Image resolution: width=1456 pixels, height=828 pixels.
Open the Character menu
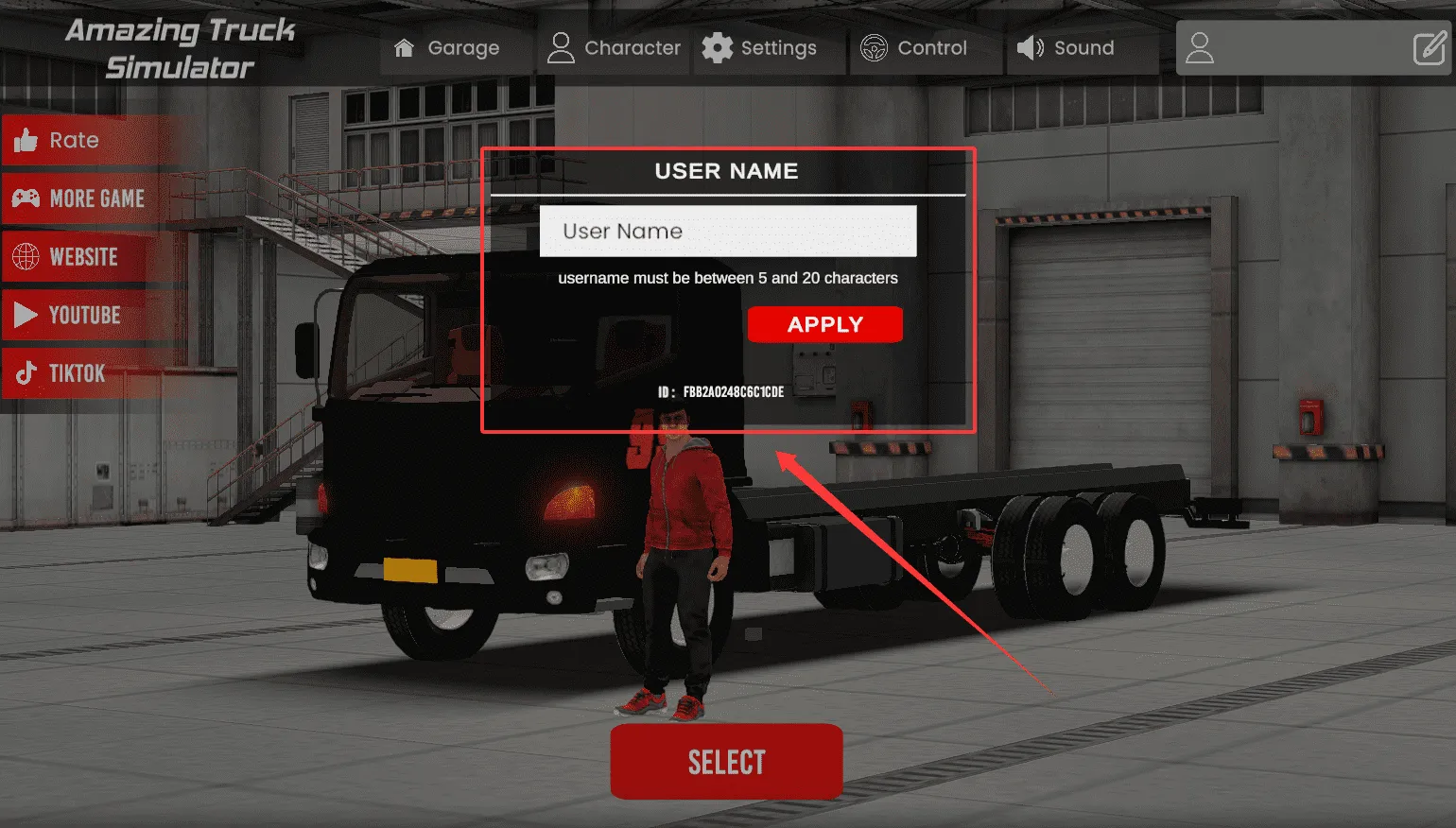615,48
